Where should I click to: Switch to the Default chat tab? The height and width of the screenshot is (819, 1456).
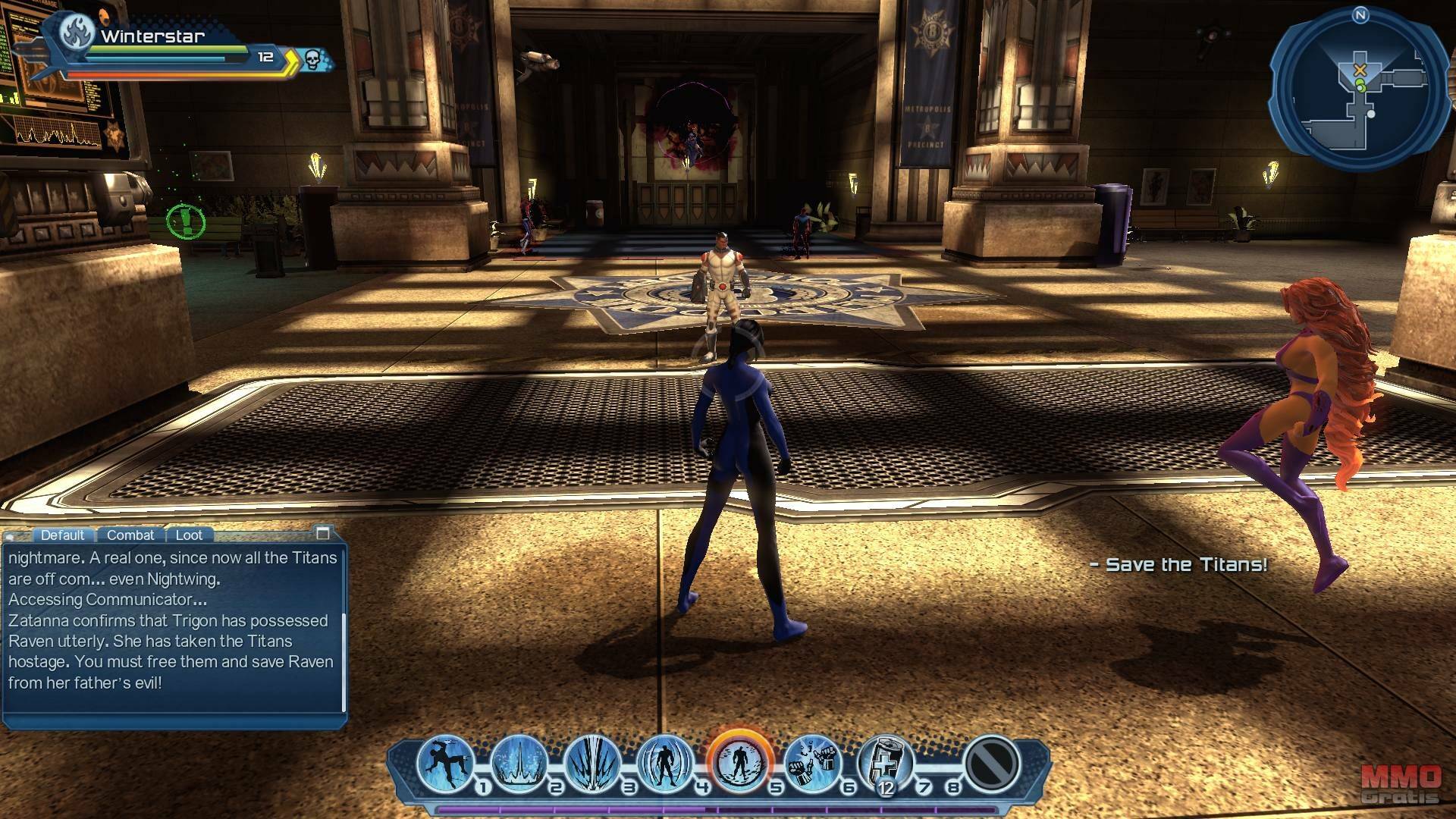[62, 535]
